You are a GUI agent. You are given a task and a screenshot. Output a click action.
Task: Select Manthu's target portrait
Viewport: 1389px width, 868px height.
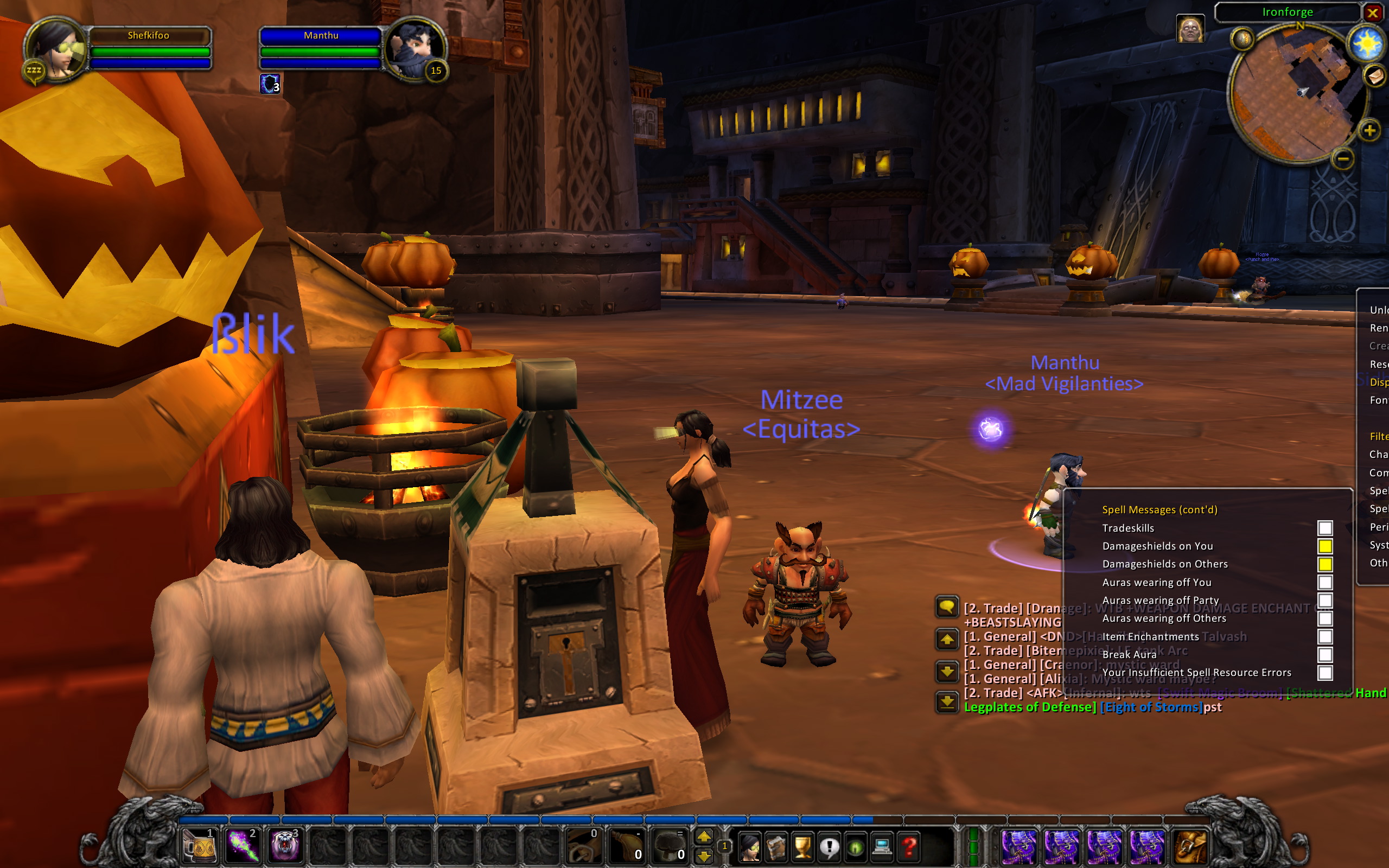415,49
